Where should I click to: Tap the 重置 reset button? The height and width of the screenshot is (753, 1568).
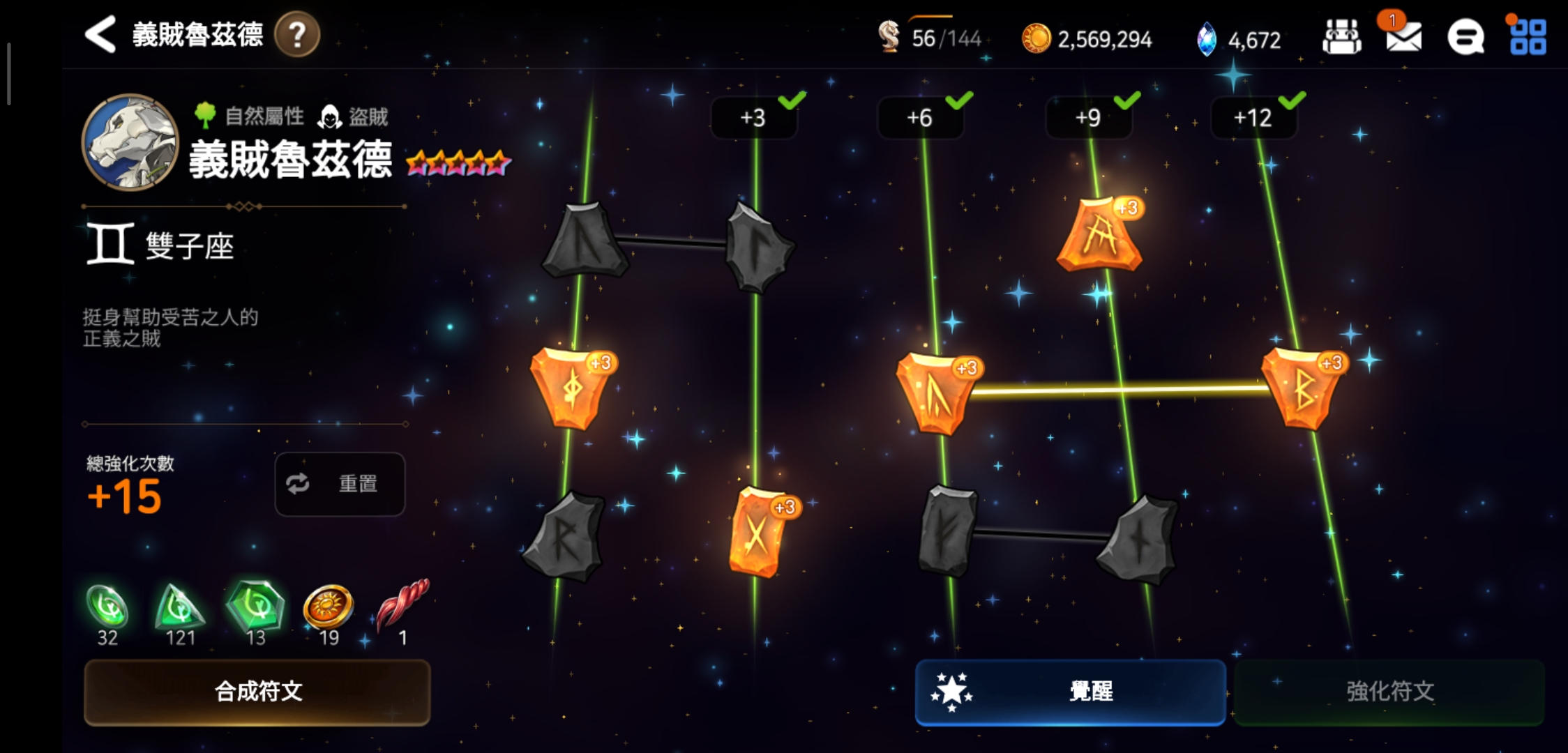340,484
